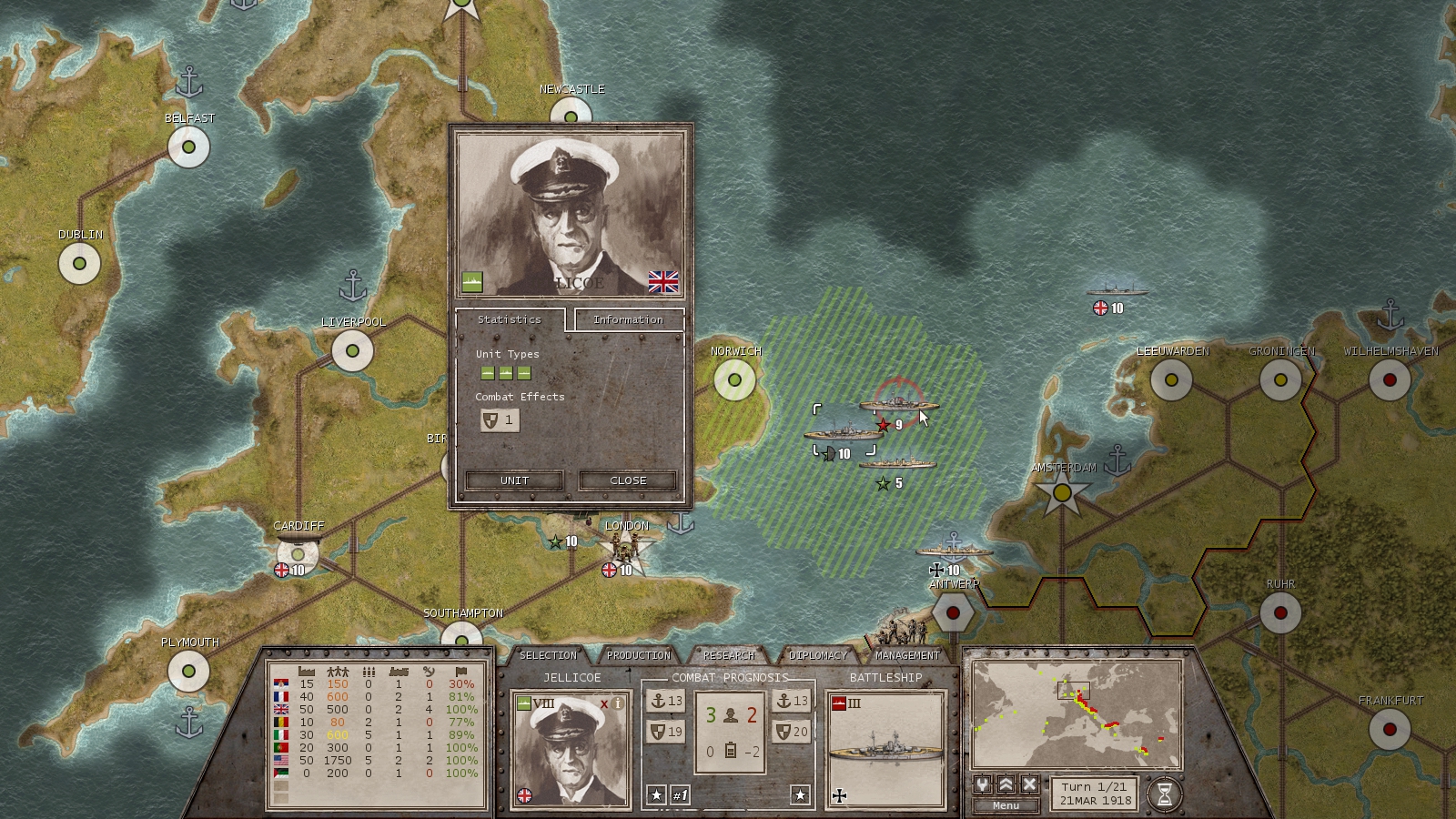Switch to the Production tab
Image resolution: width=1456 pixels, height=819 pixels.
pos(638,655)
